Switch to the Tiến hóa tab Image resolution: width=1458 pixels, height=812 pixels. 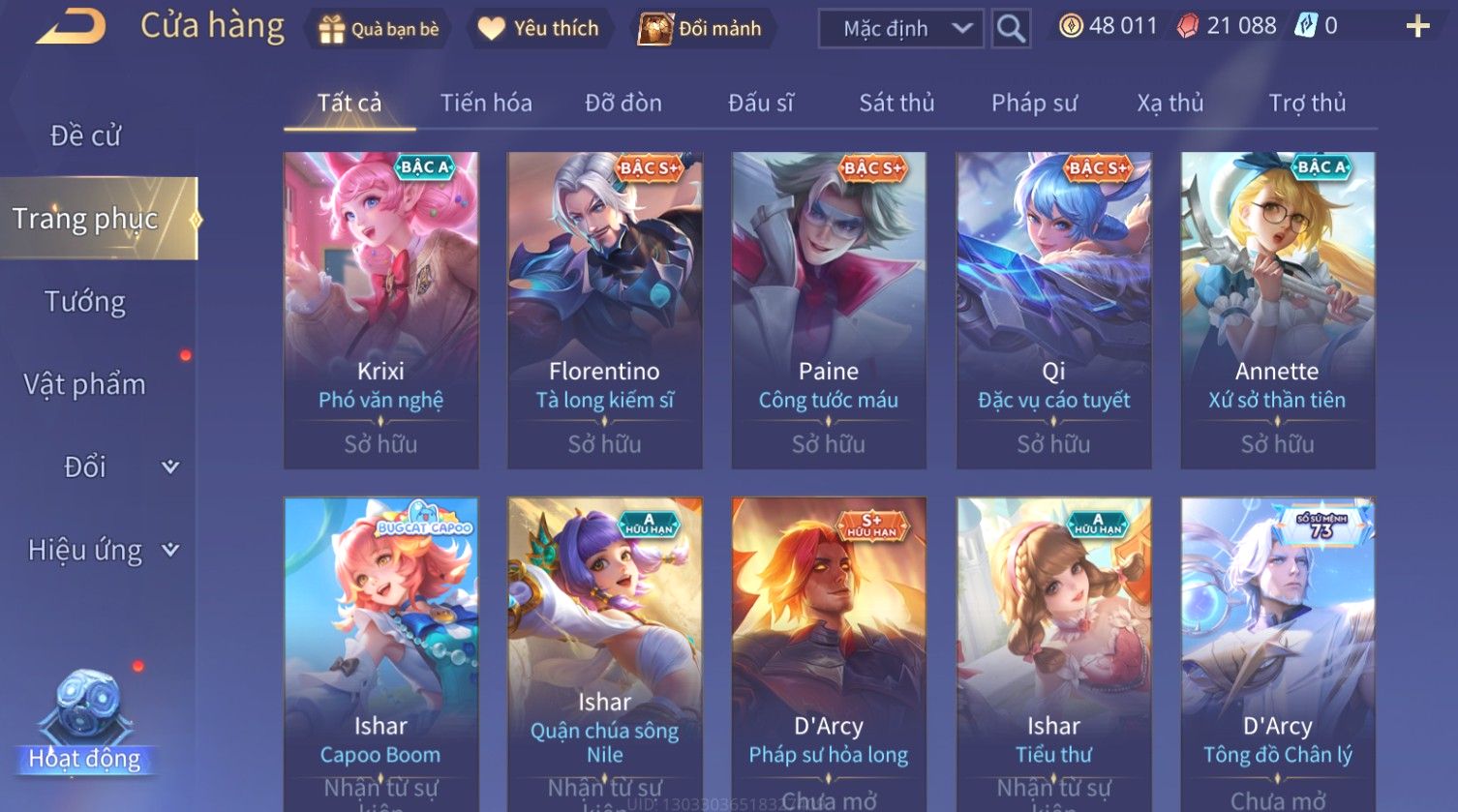click(486, 103)
